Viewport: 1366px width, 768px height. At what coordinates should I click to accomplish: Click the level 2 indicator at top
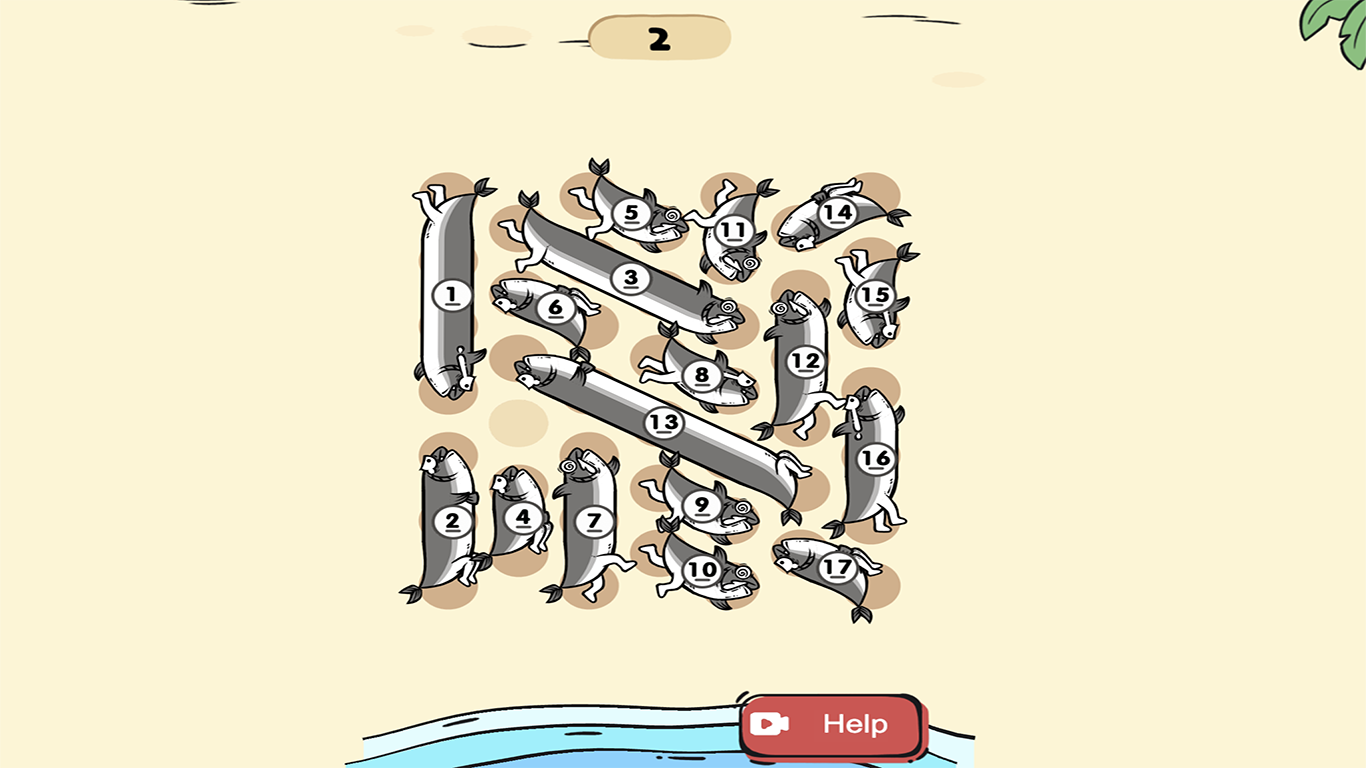(660, 36)
